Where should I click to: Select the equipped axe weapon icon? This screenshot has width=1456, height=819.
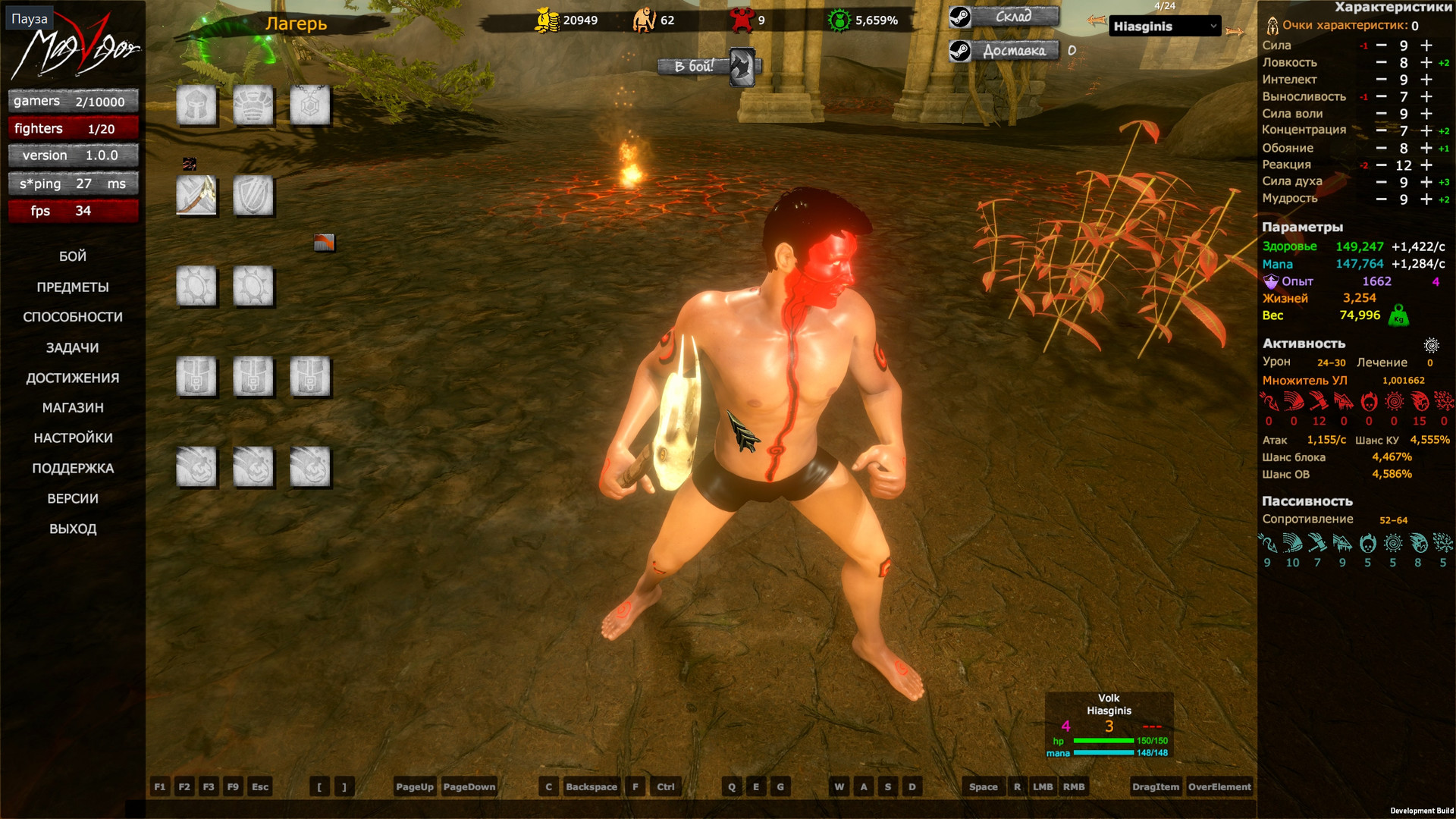click(x=196, y=196)
